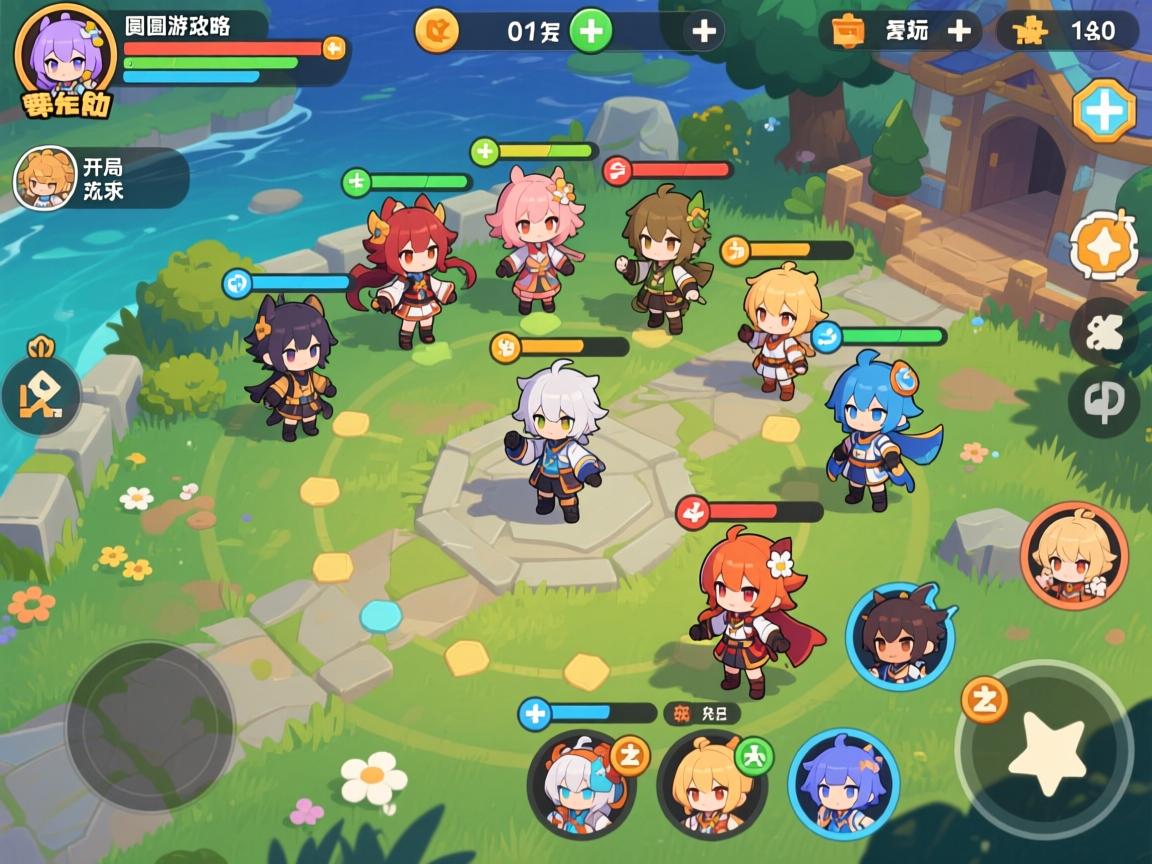Image resolution: width=1152 pixels, height=864 pixels.
Task: Select the white-haired character portrait
Action: (x=581, y=785)
